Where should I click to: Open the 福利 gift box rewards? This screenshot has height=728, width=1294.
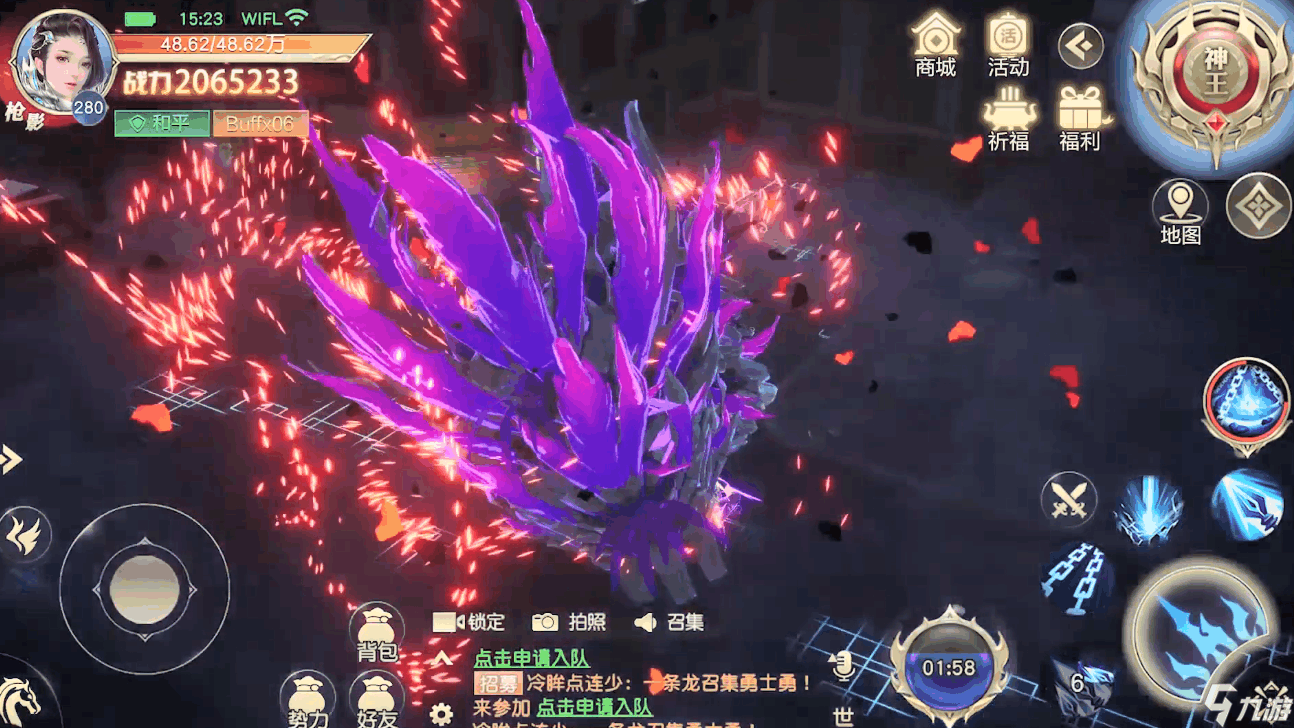1080,118
